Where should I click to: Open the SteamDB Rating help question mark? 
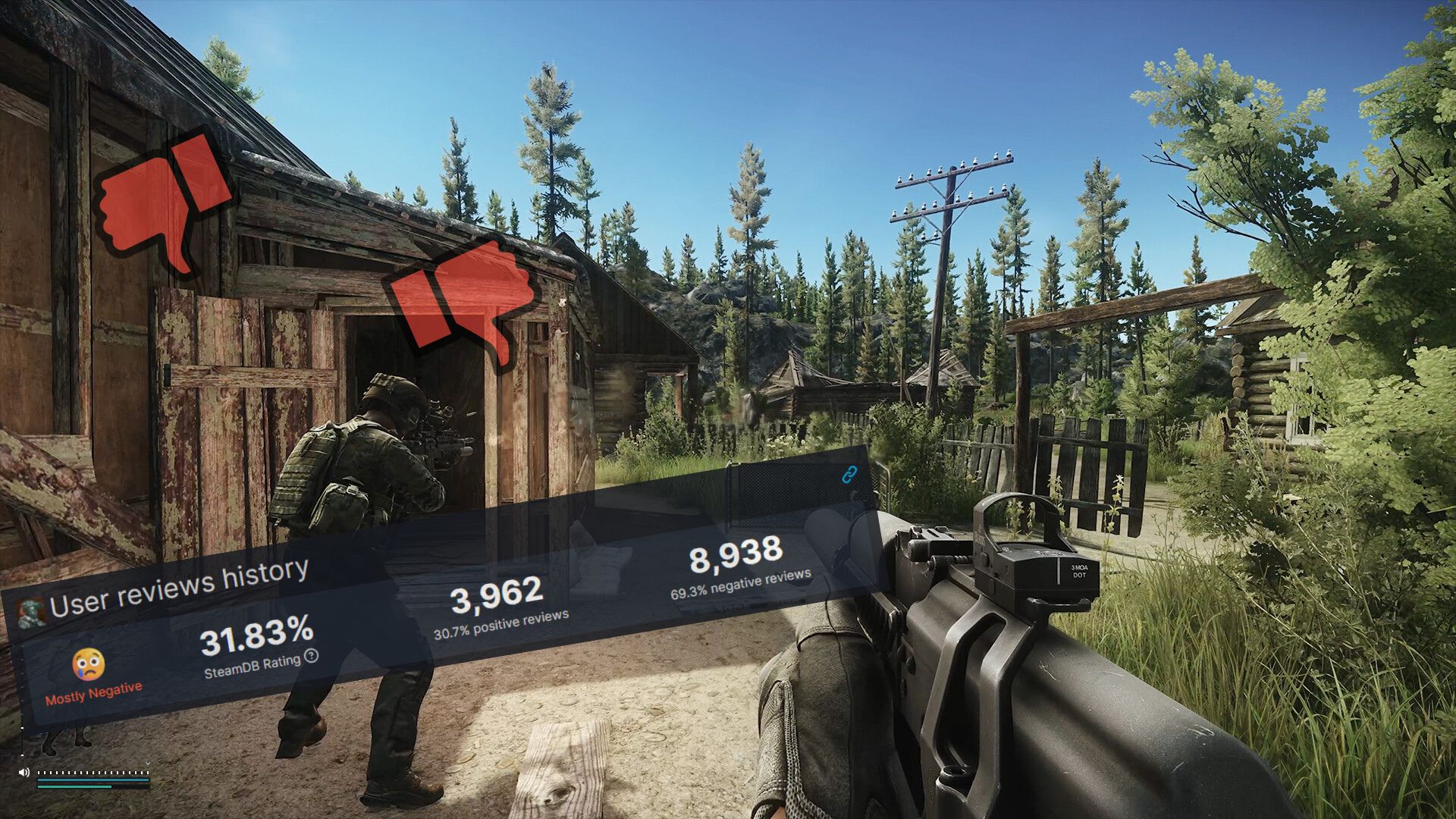[310, 658]
